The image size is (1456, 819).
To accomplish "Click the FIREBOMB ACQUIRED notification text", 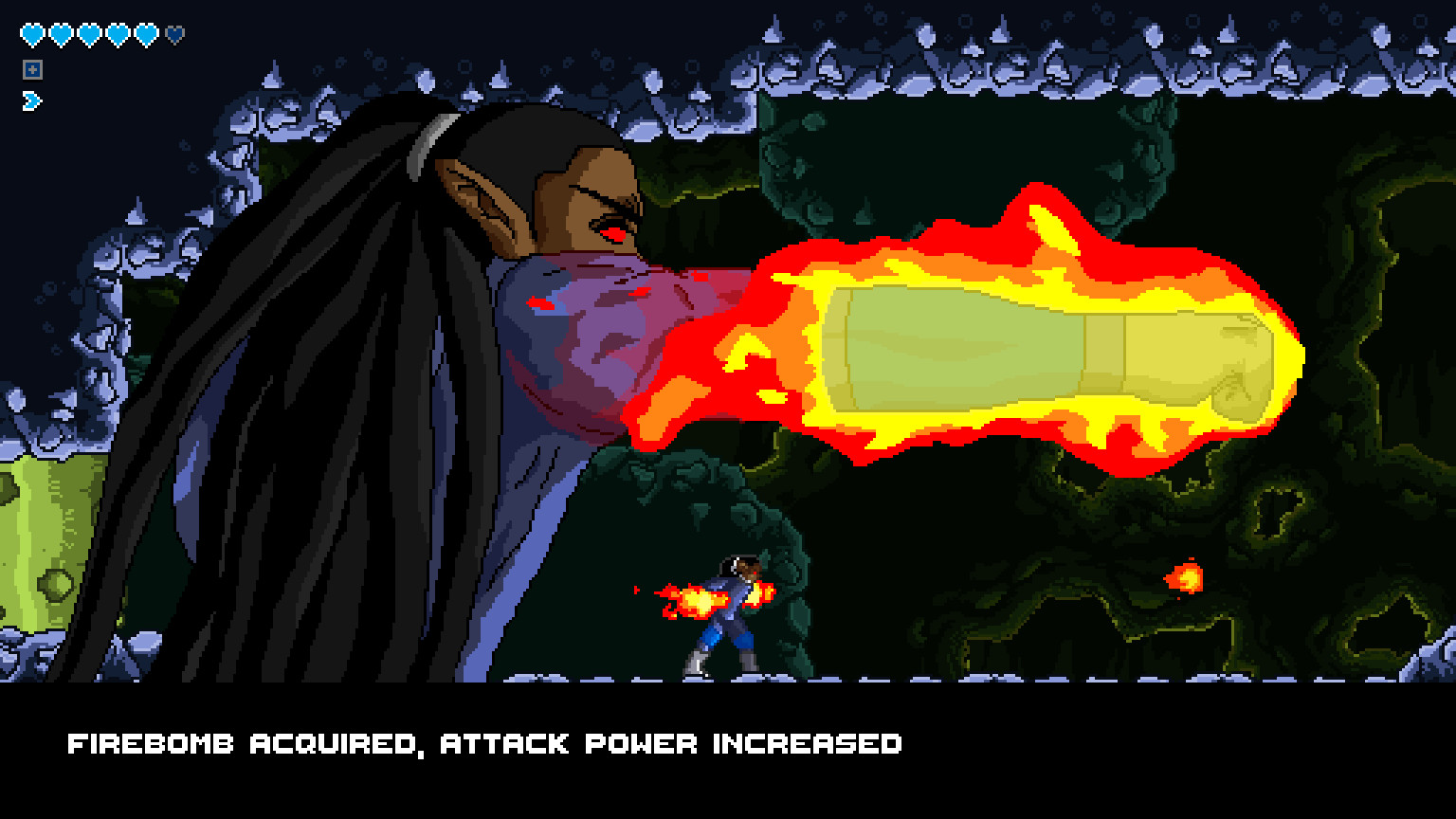I will [485, 744].
